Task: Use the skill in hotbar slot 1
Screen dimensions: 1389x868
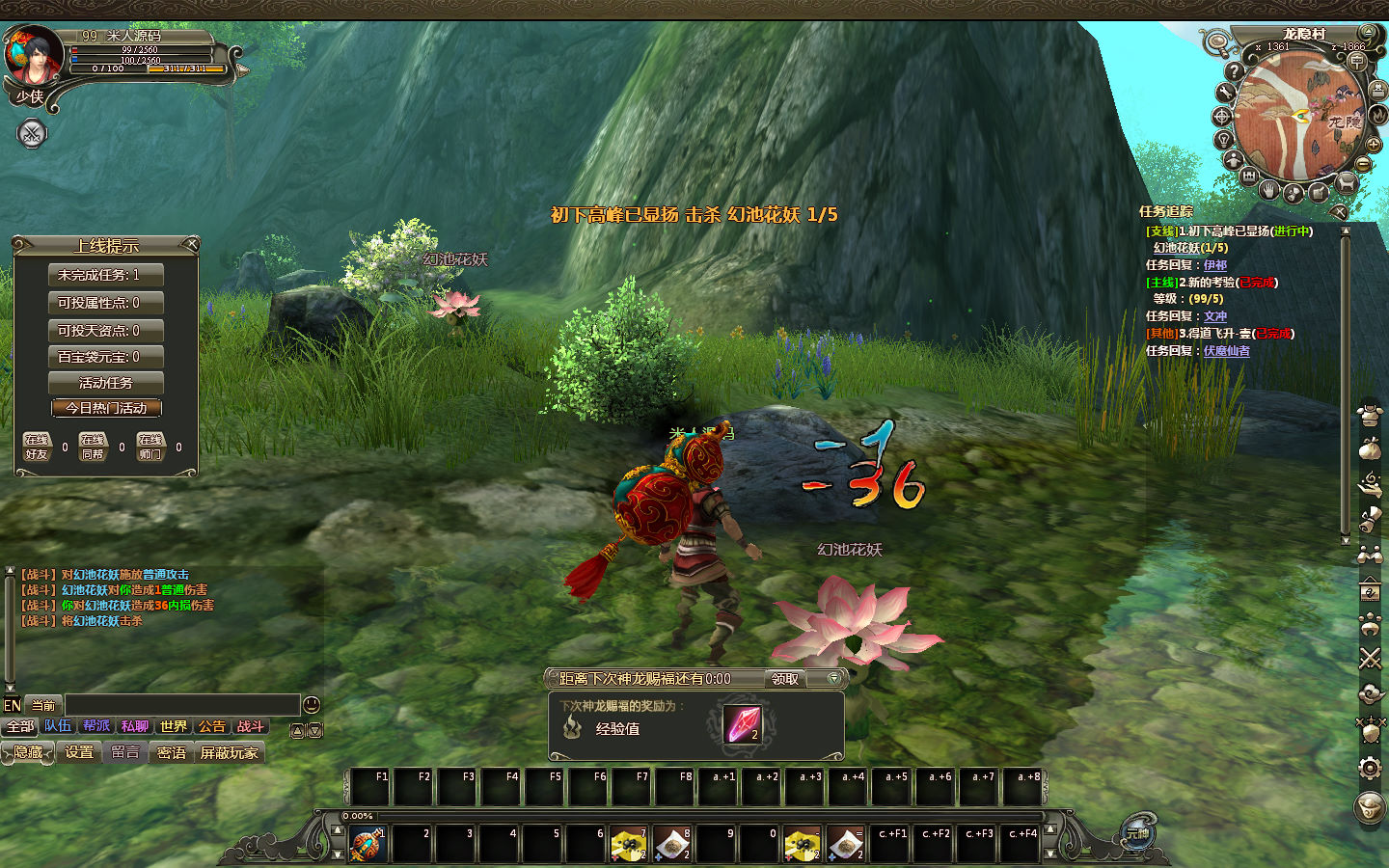Action: pyautogui.click(x=367, y=844)
